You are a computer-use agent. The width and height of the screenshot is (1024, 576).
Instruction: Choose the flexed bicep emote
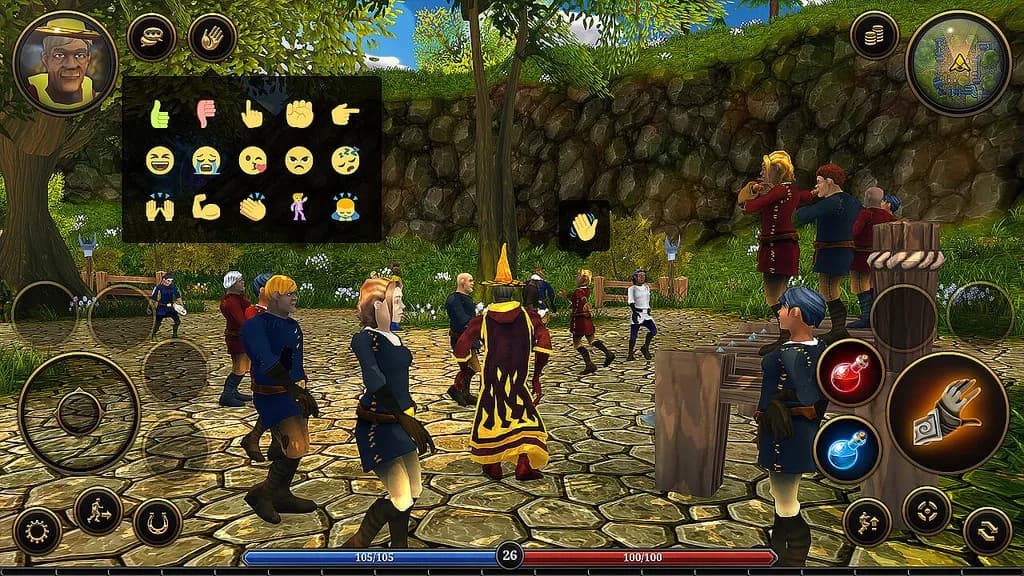pyautogui.click(x=206, y=207)
